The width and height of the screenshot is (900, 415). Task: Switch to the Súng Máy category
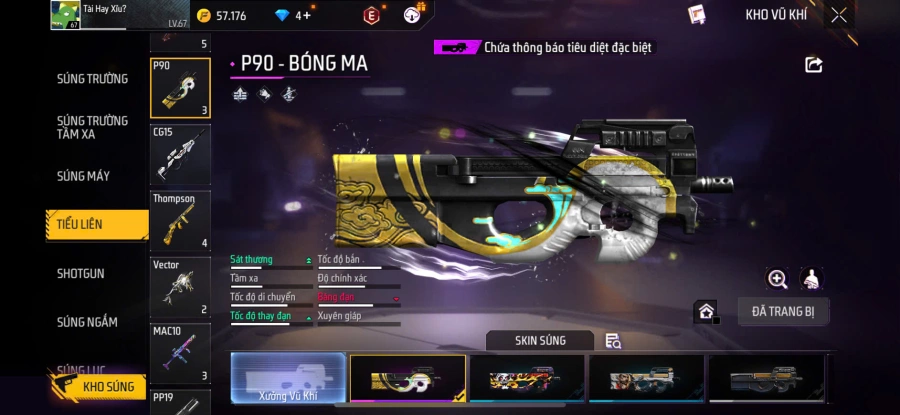point(84,176)
